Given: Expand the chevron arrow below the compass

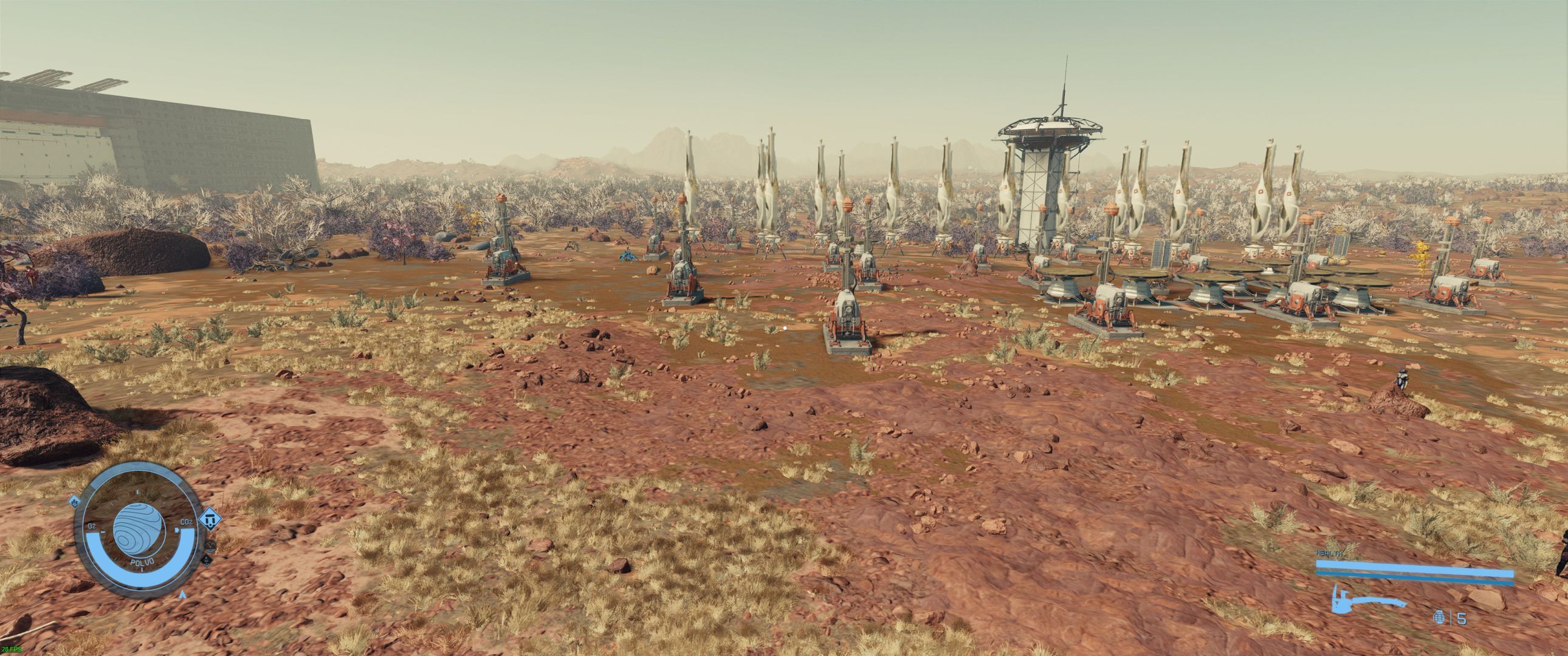Looking at the screenshot, I should coord(182,595).
